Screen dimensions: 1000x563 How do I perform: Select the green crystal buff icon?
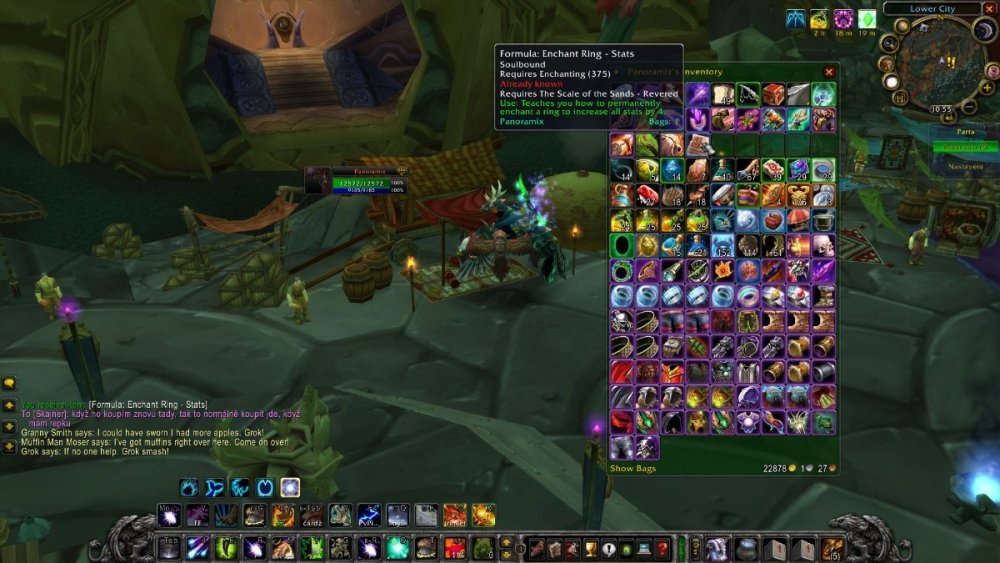tap(867, 19)
